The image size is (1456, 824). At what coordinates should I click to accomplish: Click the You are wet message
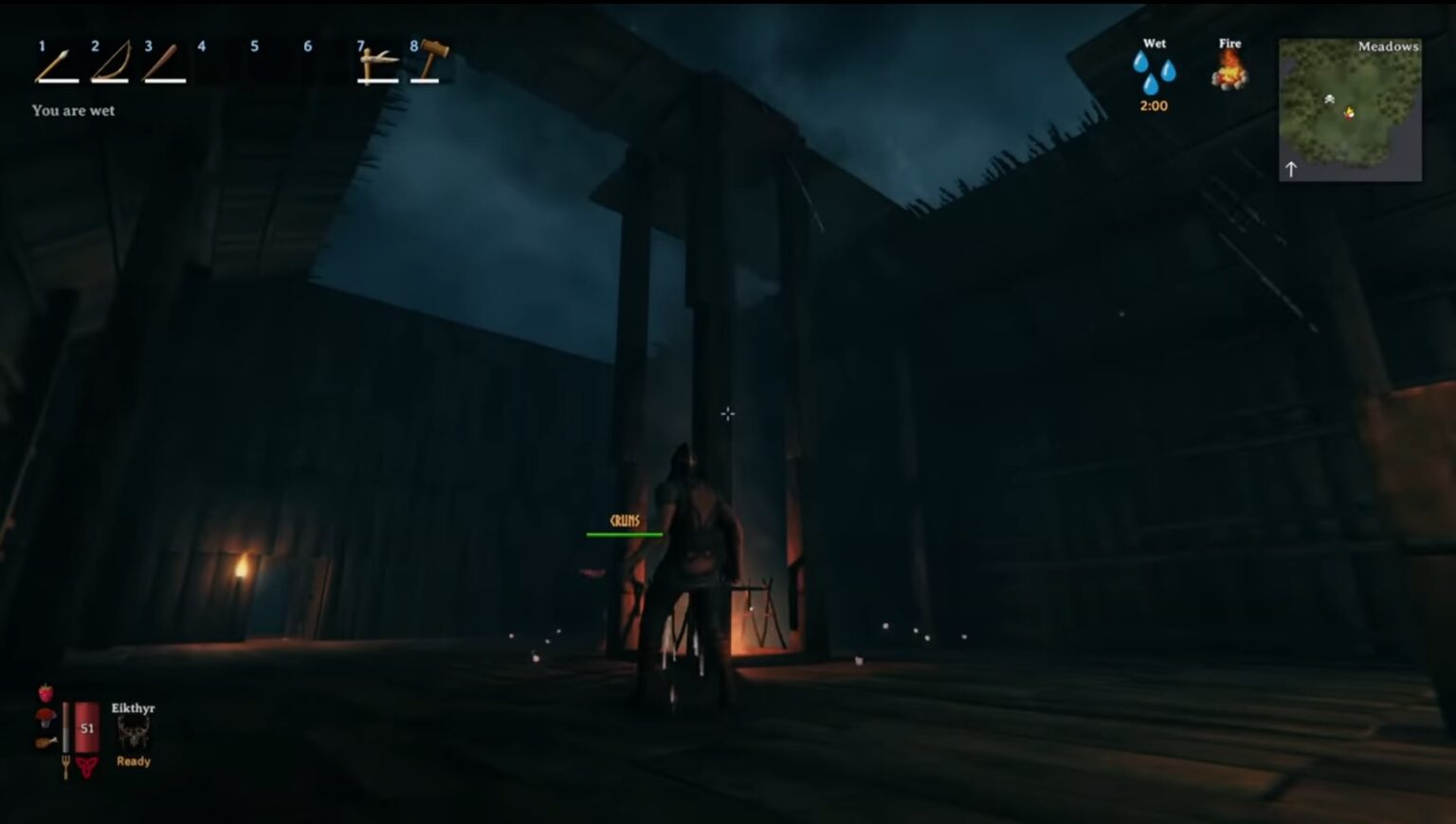[x=73, y=110]
